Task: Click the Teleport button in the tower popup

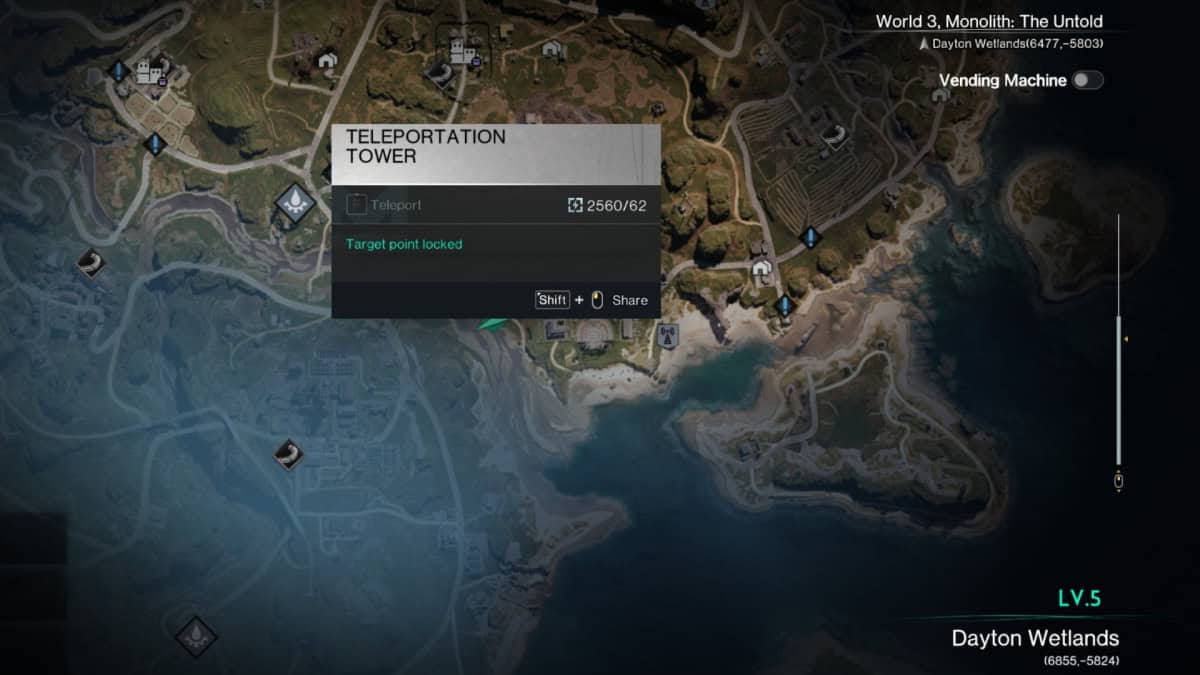Action: (385, 205)
